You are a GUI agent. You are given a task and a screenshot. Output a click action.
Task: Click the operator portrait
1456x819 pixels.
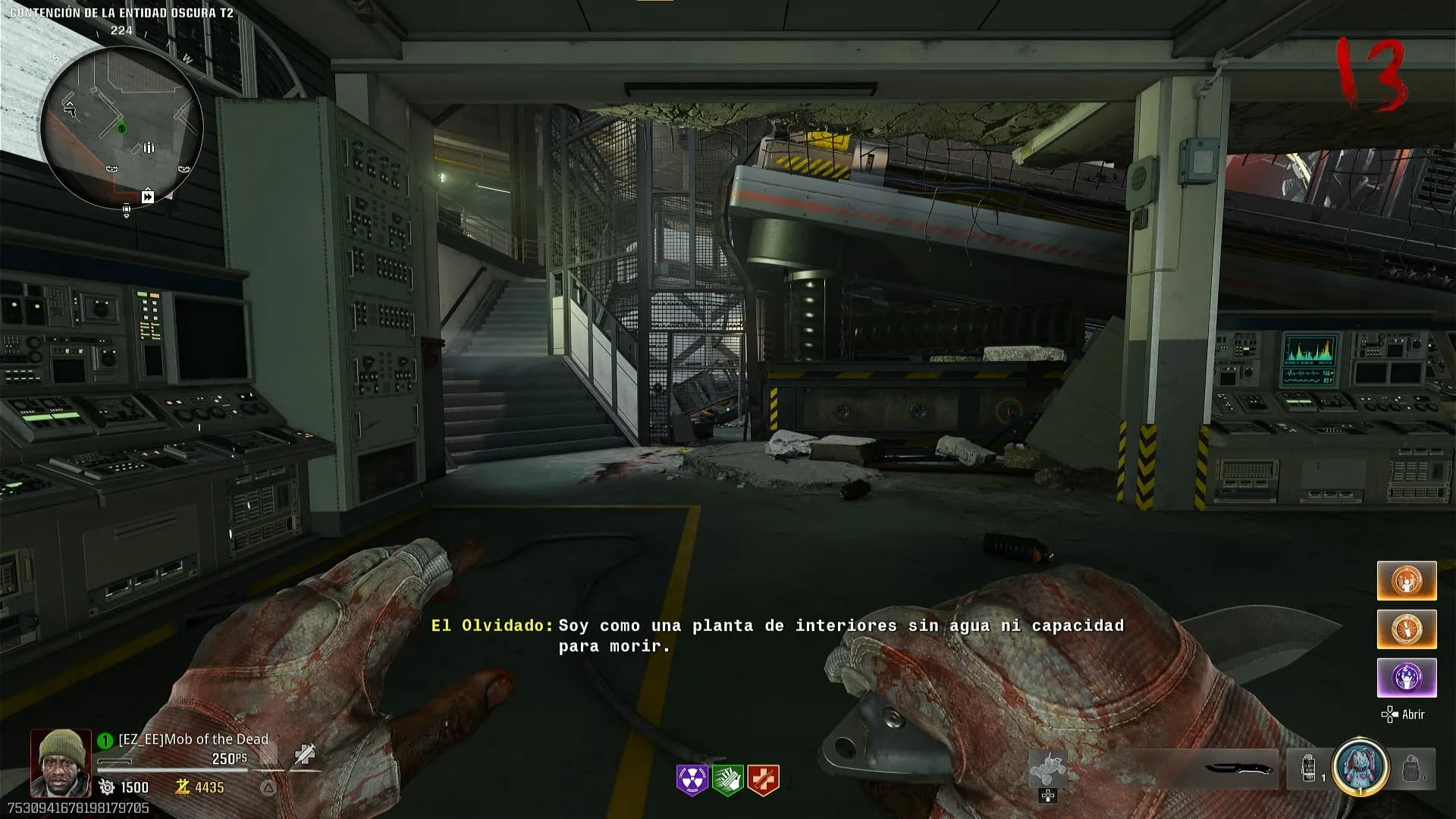(x=61, y=764)
